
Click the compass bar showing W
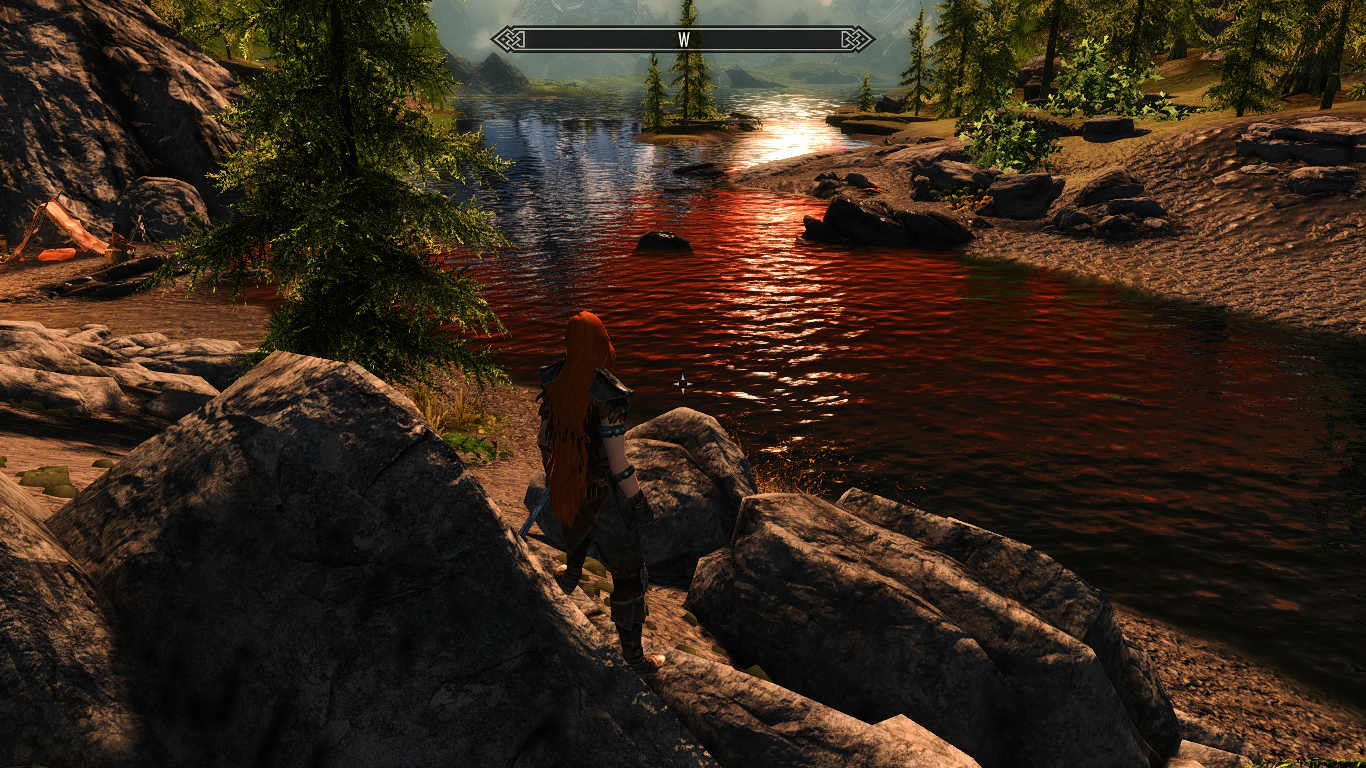pyautogui.click(x=683, y=40)
